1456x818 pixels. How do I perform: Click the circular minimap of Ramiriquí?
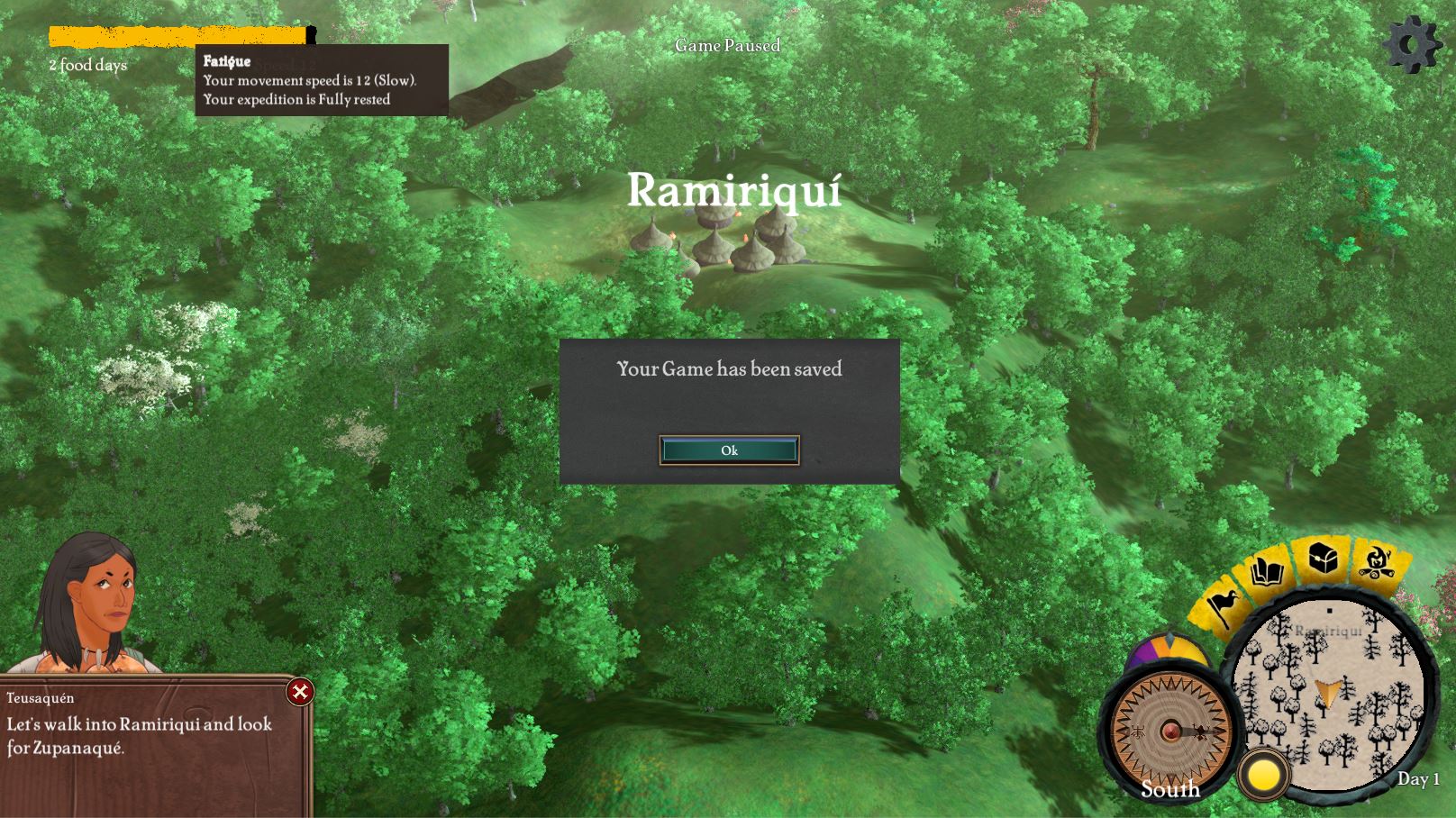(x=1330, y=694)
